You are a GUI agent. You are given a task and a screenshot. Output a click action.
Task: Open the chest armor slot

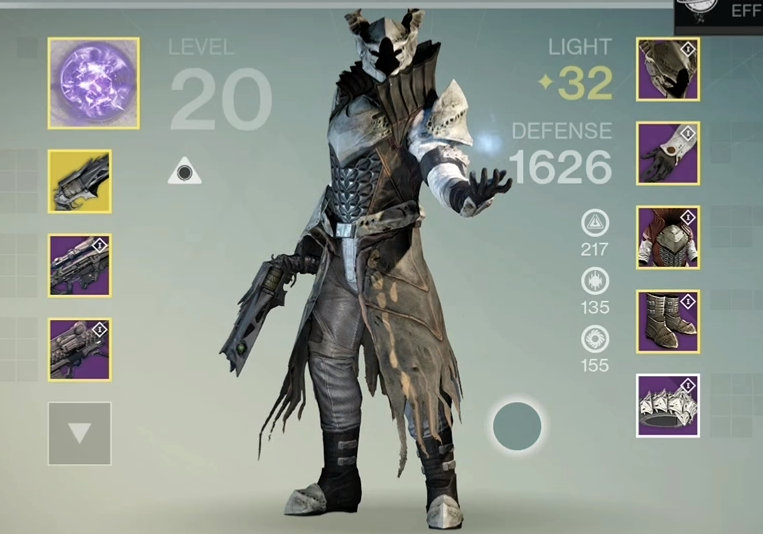(668, 238)
